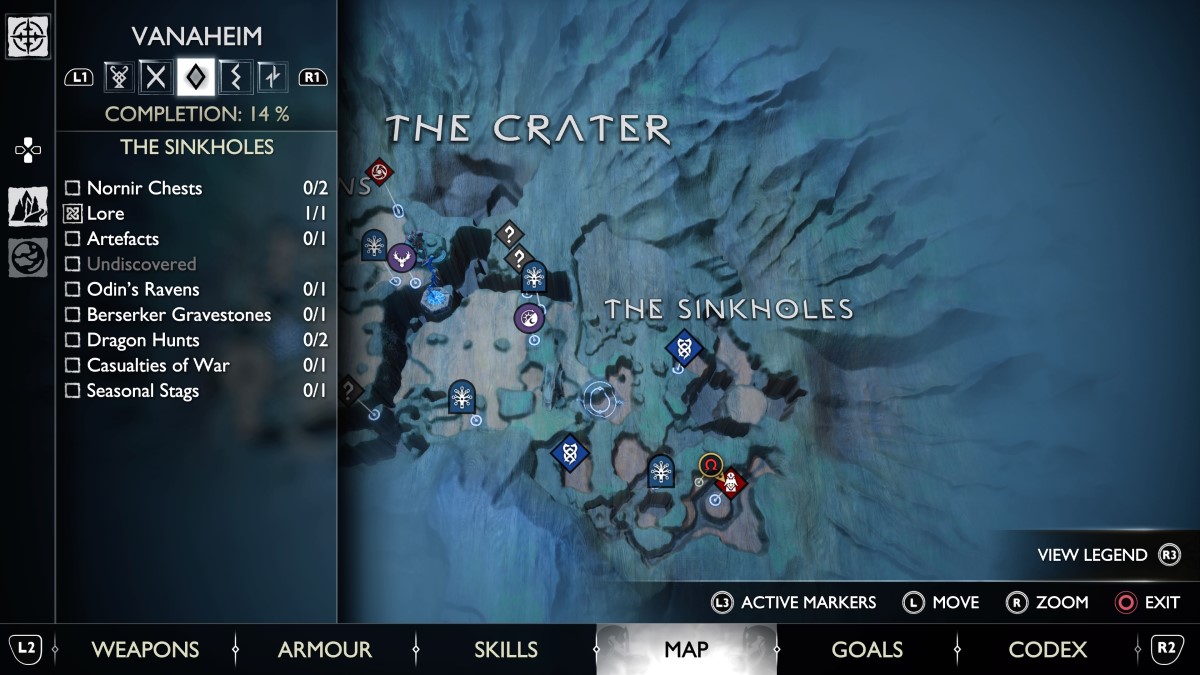Select the mountain icon in the left sidebar
The image size is (1200, 675).
coord(27,206)
